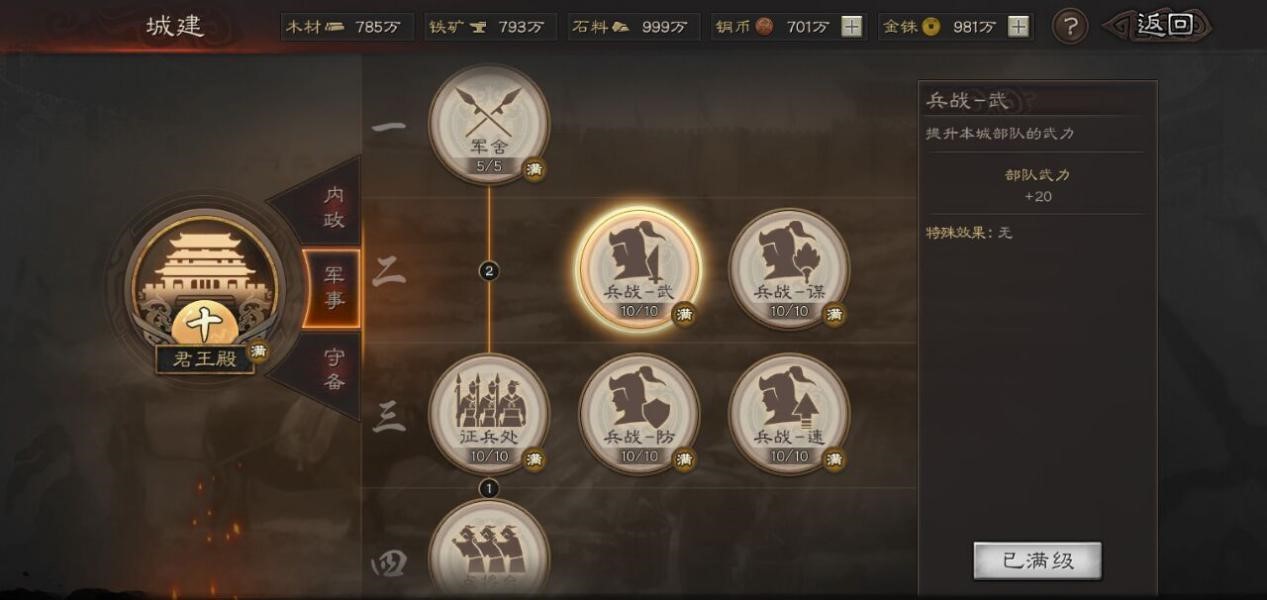Choose the 兵战-速 speed node
Viewport: 1267px width, 600px height.
point(789,412)
